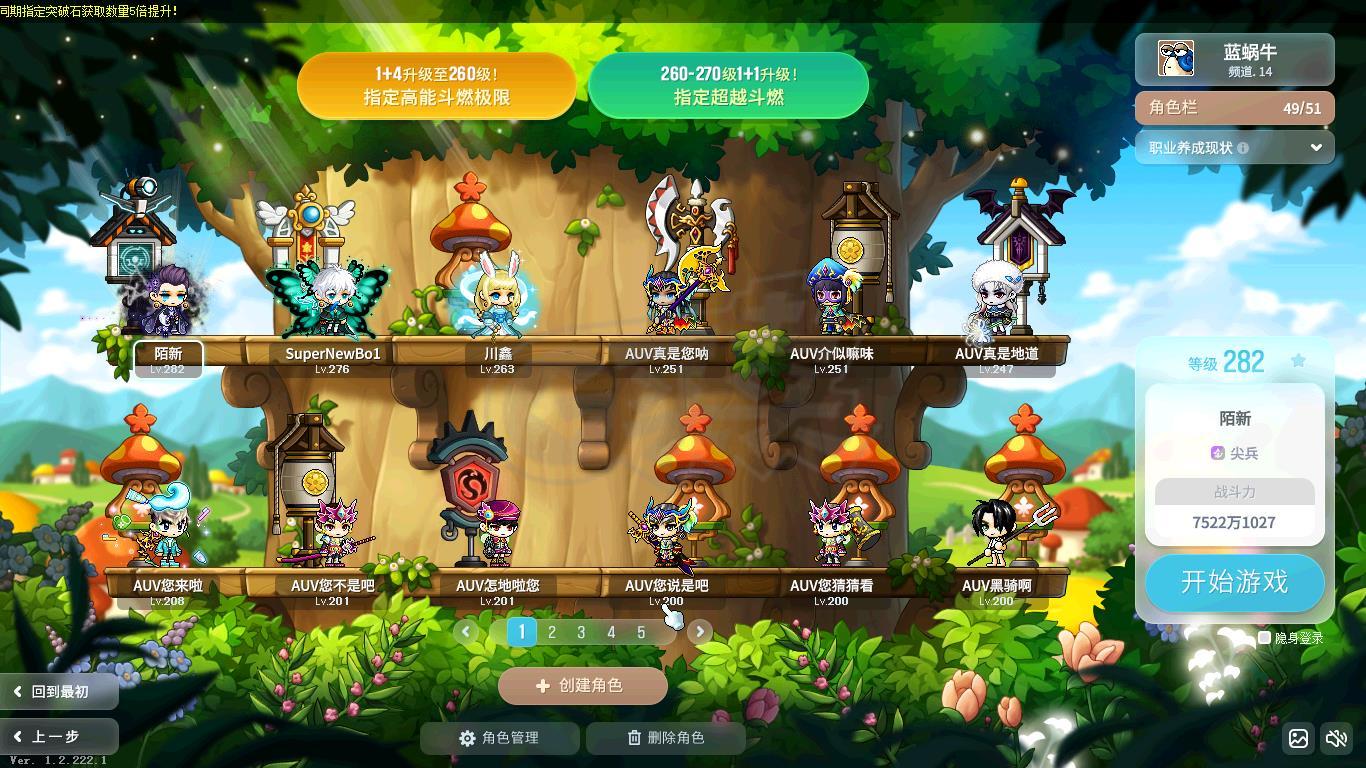
Task: Switch to character page 2
Action: click(x=551, y=632)
